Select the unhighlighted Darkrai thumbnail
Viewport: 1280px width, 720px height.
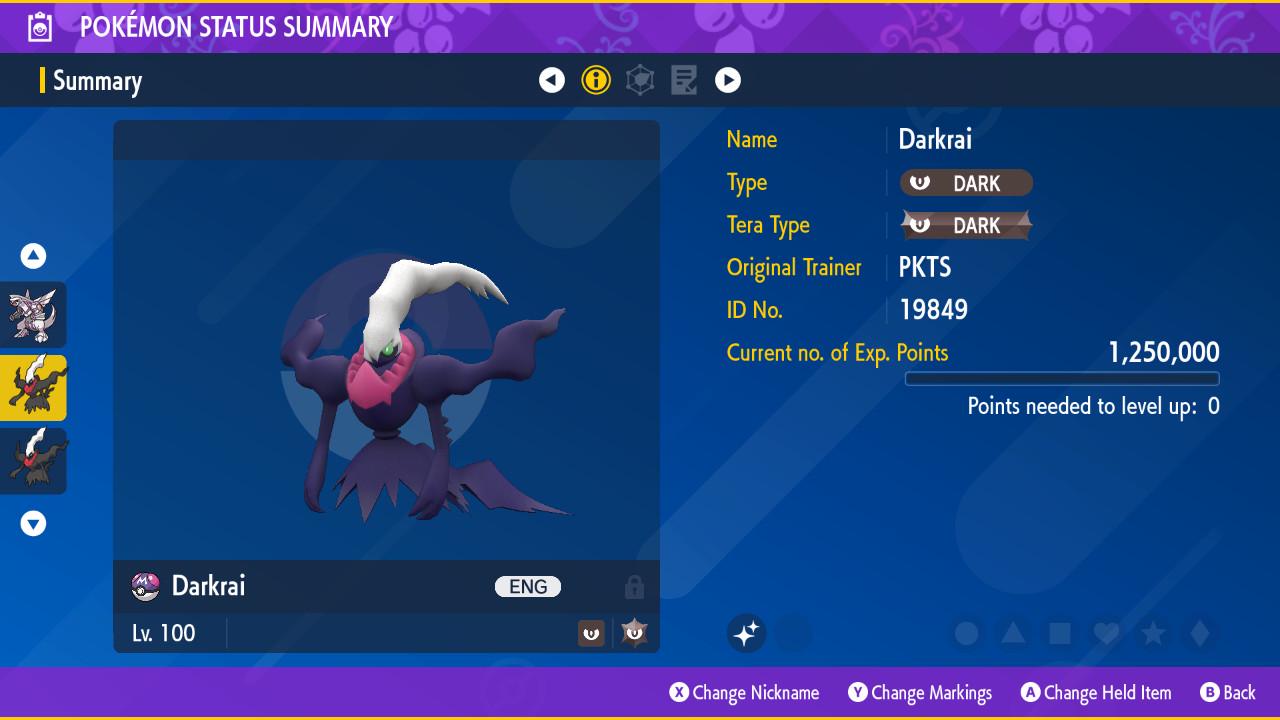point(33,461)
